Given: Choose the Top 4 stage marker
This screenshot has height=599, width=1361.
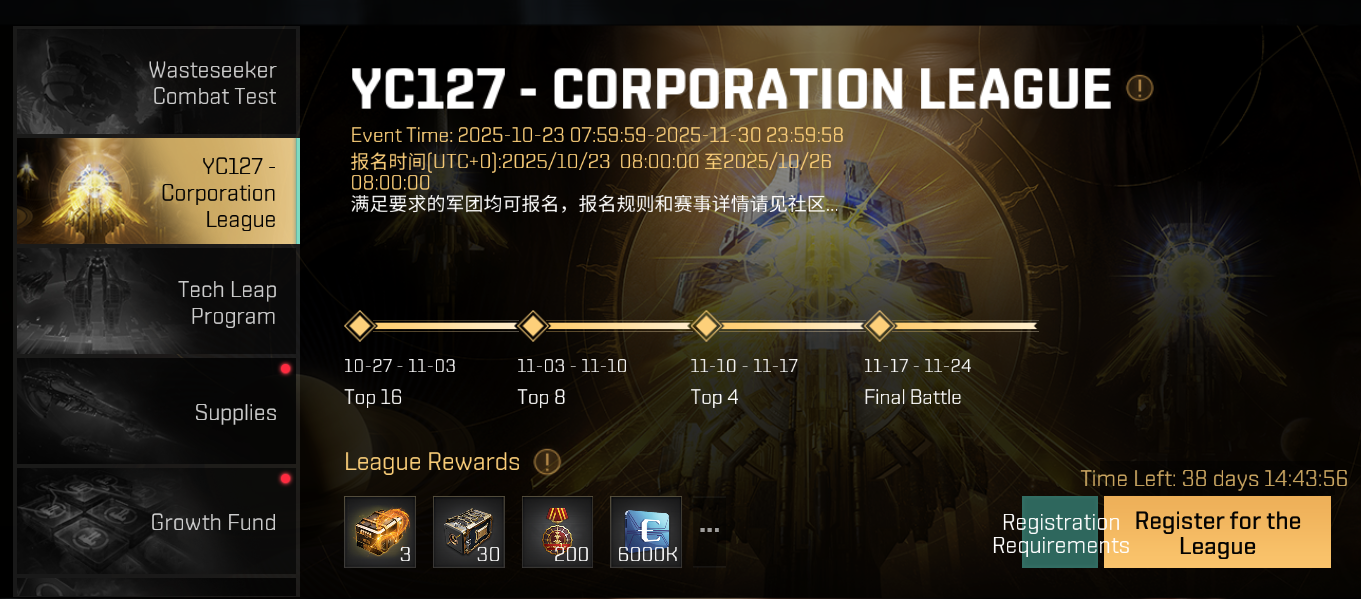Looking at the screenshot, I should tap(707, 326).
